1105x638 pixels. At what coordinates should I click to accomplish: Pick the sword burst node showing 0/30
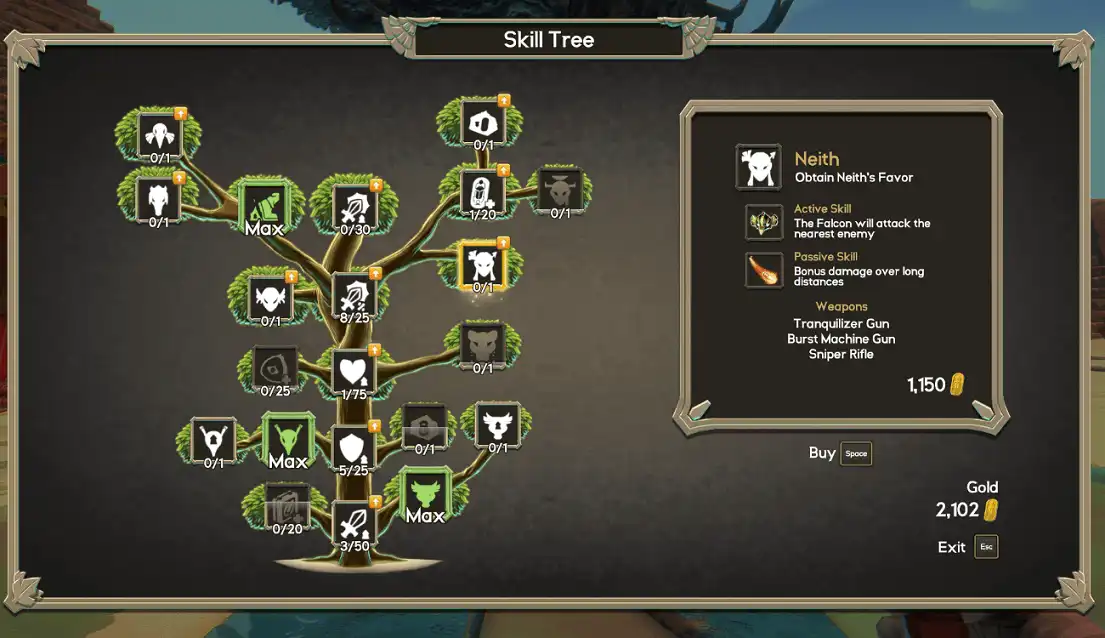pyautogui.click(x=354, y=207)
